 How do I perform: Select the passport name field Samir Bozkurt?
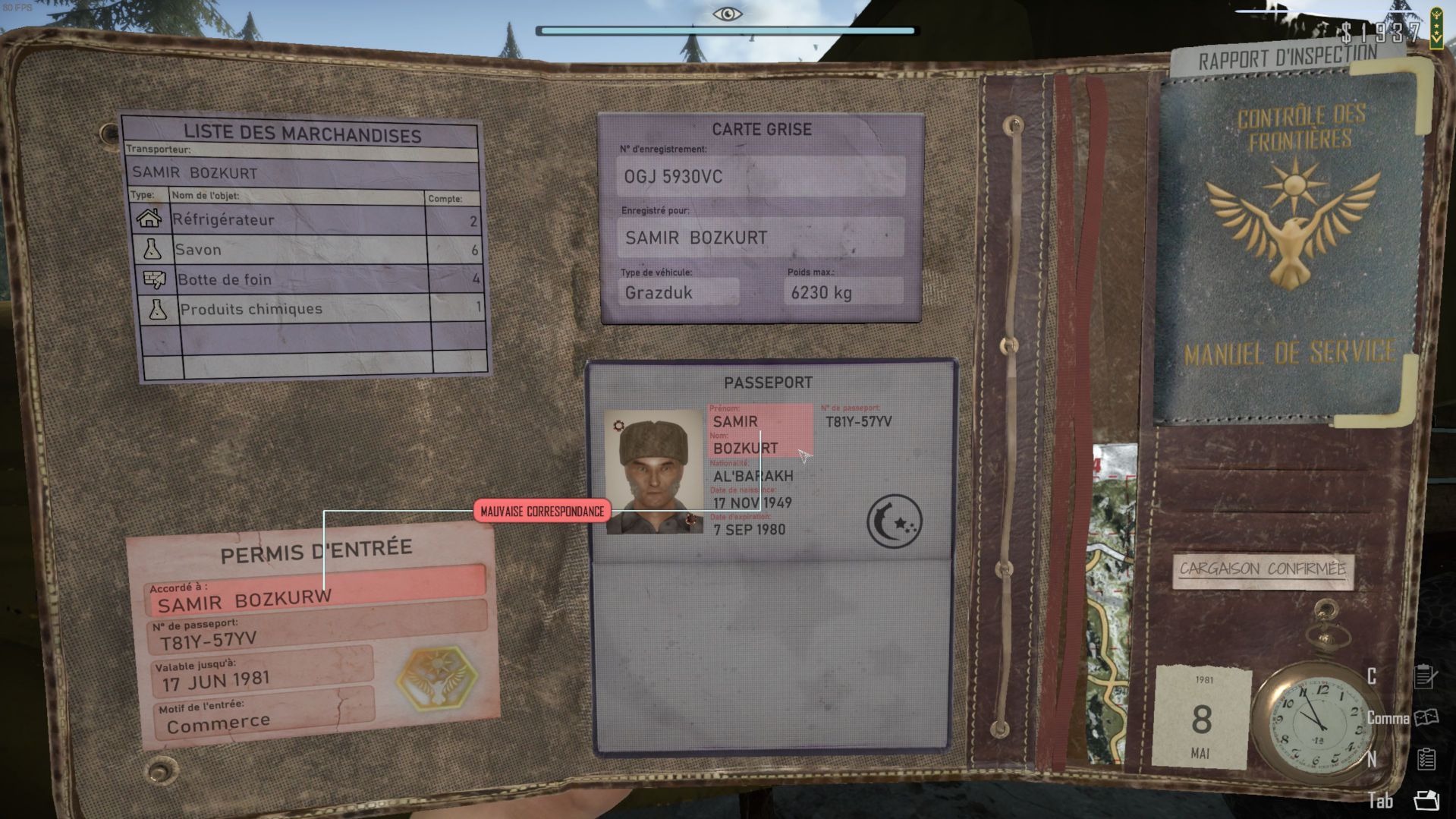(759, 434)
